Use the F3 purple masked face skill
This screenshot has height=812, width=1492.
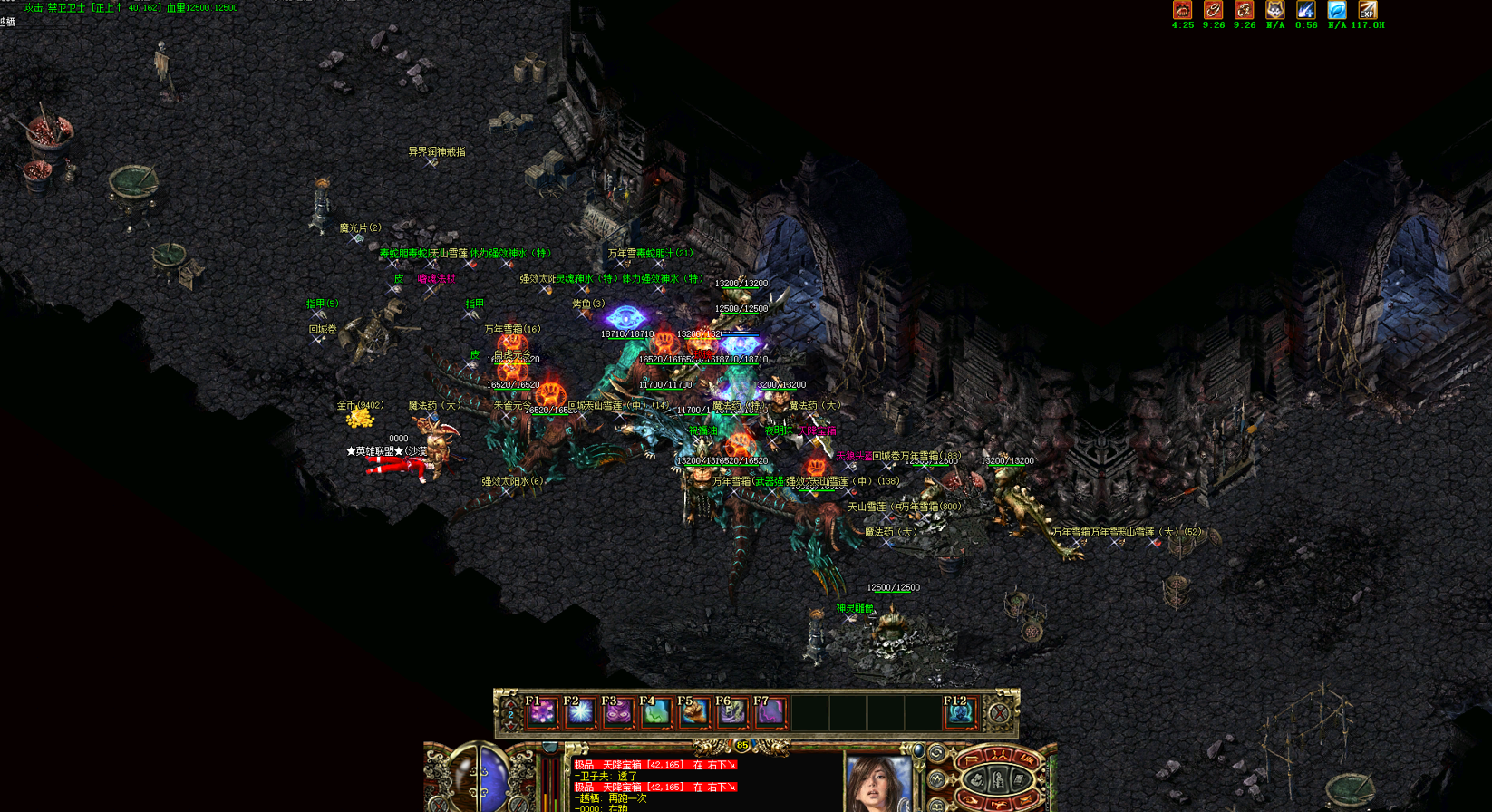tap(618, 713)
